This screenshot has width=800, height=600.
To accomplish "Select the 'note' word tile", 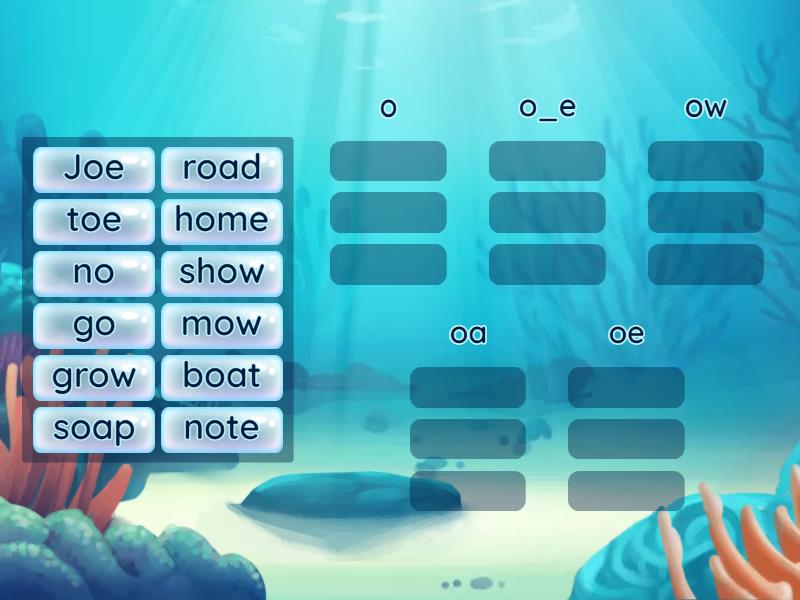I will click(222, 429).
